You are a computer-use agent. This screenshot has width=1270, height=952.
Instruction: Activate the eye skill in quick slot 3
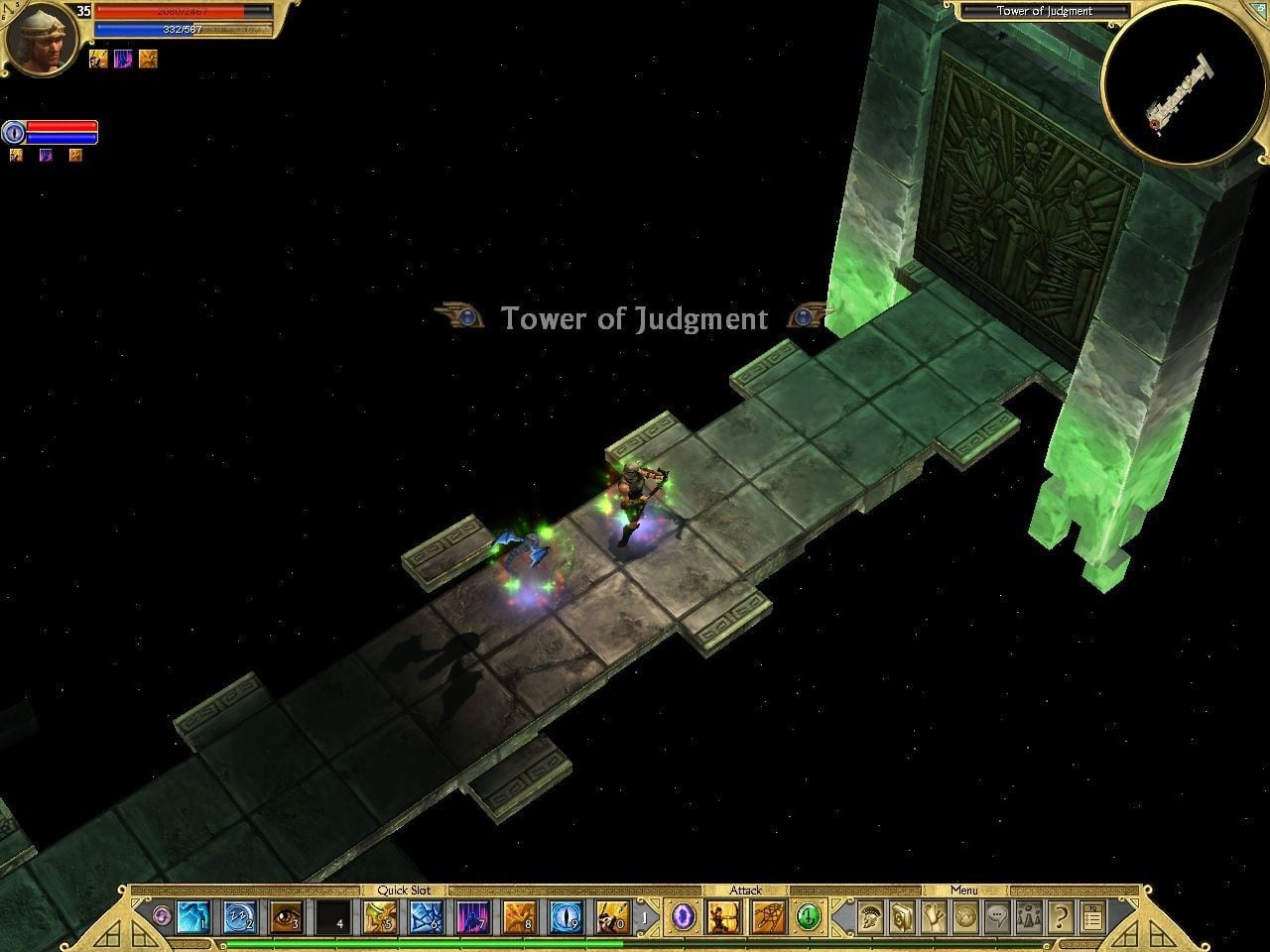pos(286,917)
